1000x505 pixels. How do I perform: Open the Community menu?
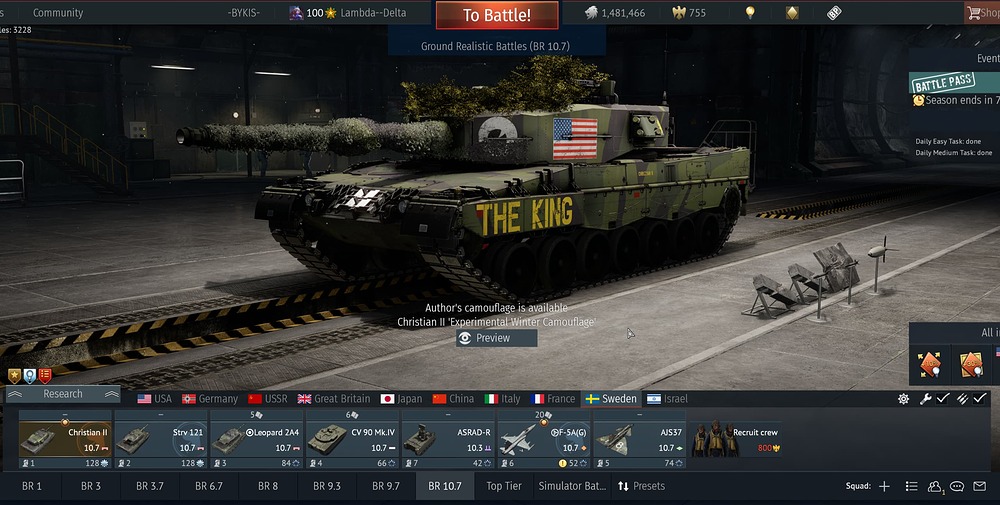tap(58, 13)
